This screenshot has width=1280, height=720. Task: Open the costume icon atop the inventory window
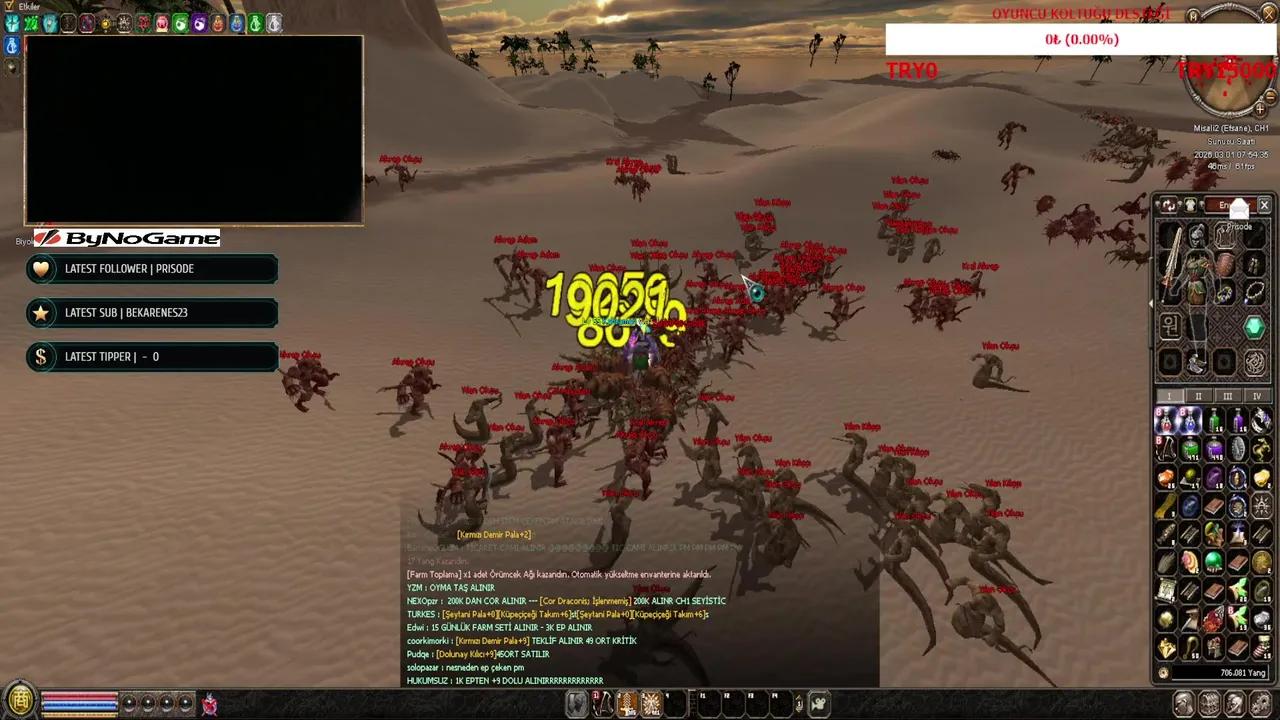point(1190,206)
